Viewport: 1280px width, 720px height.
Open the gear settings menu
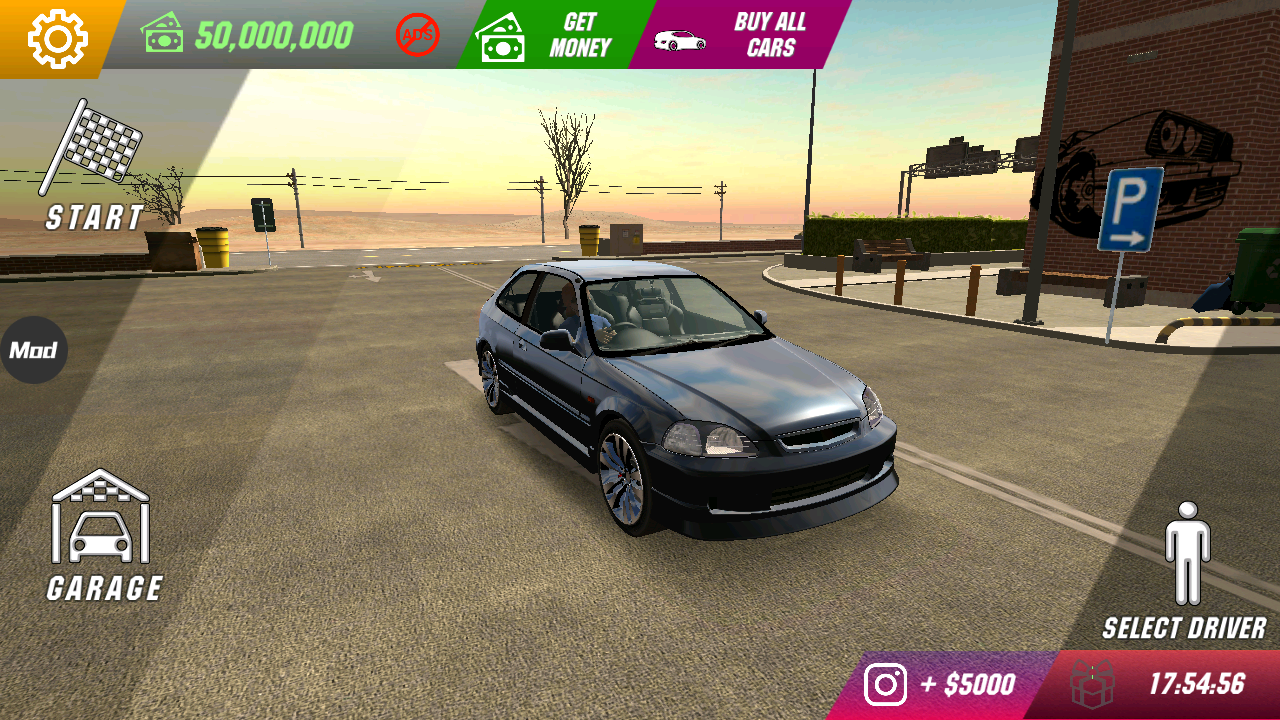point(57,38)
